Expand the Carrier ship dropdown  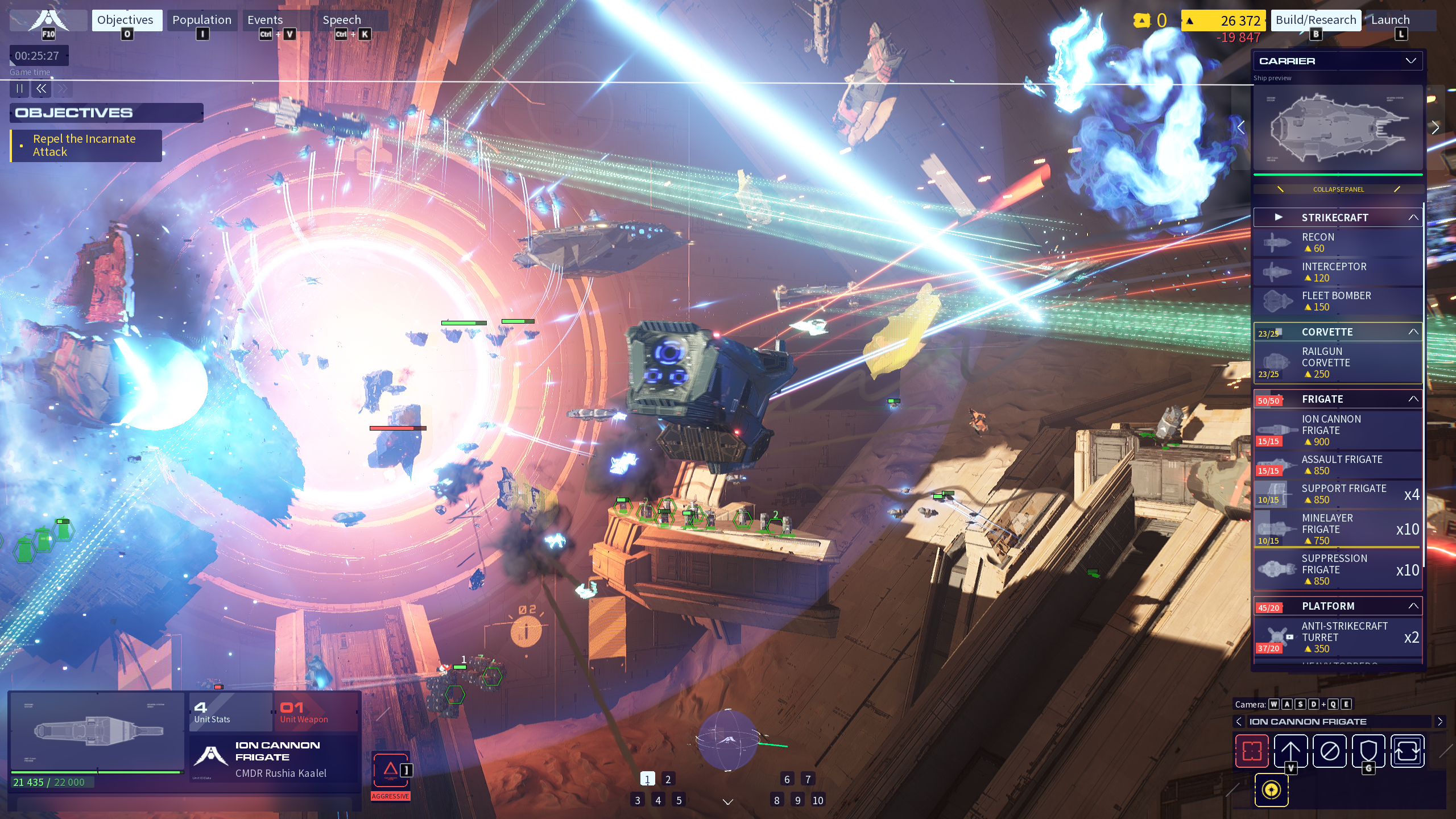(1410, 61)
